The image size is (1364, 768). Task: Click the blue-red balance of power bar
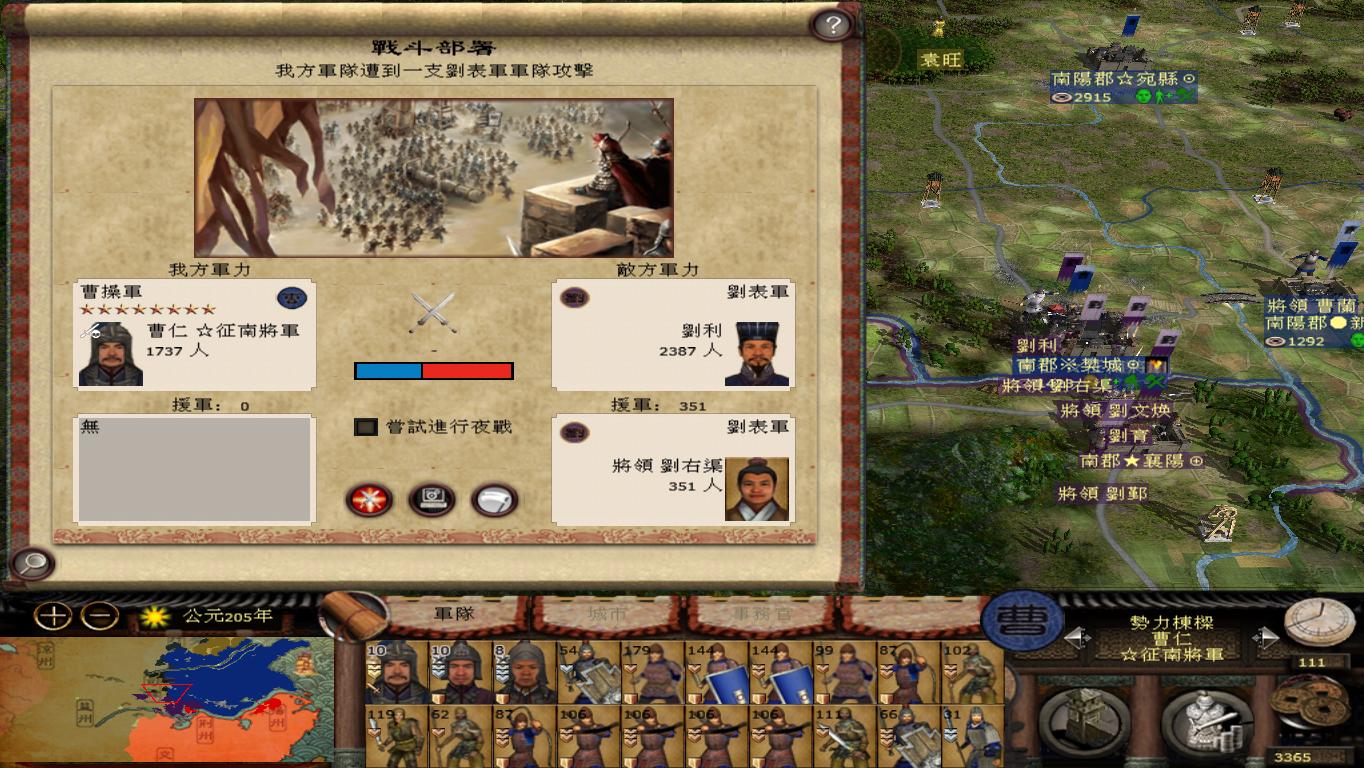[433, 371]
